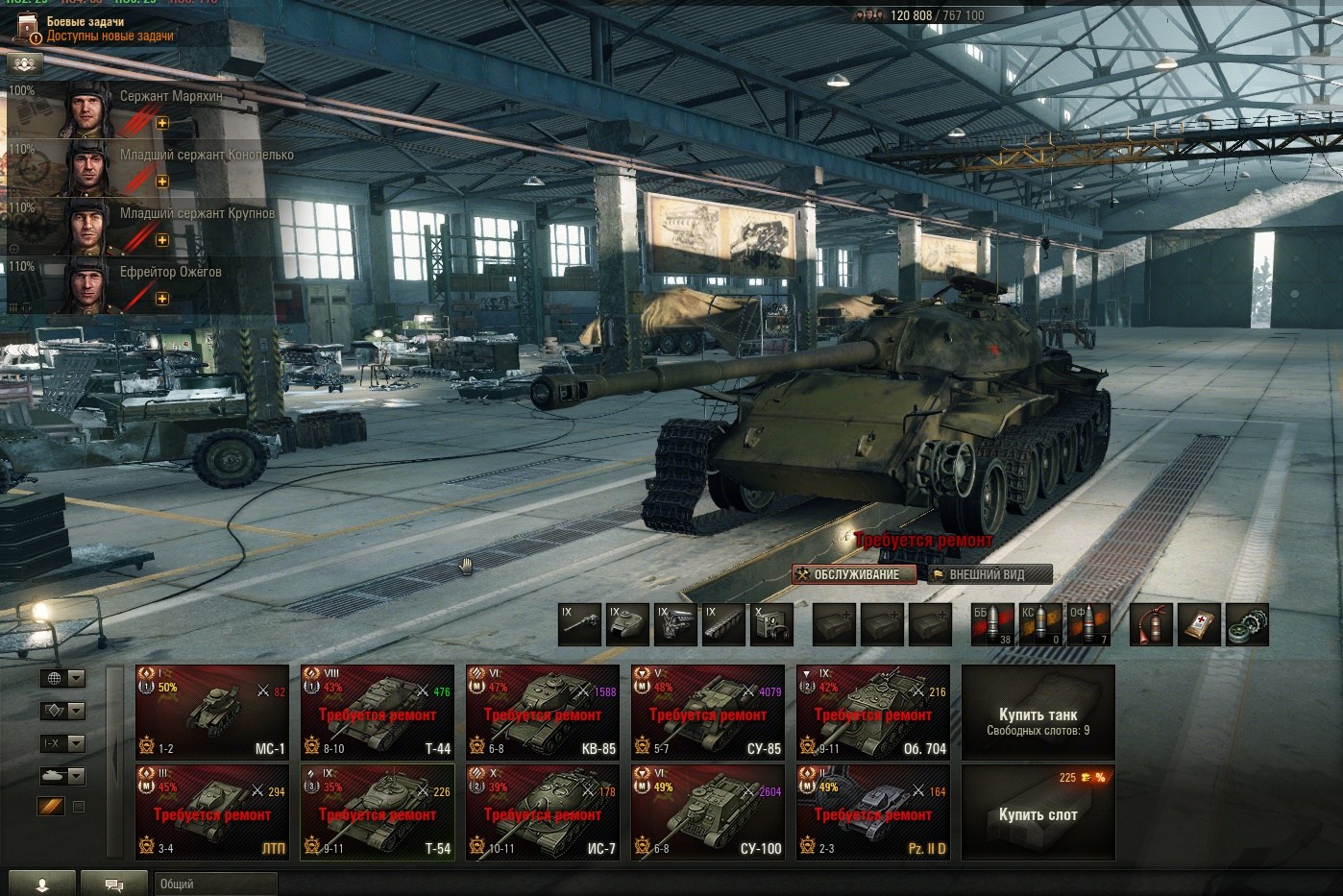Open the radio module slot

(771, 624)
